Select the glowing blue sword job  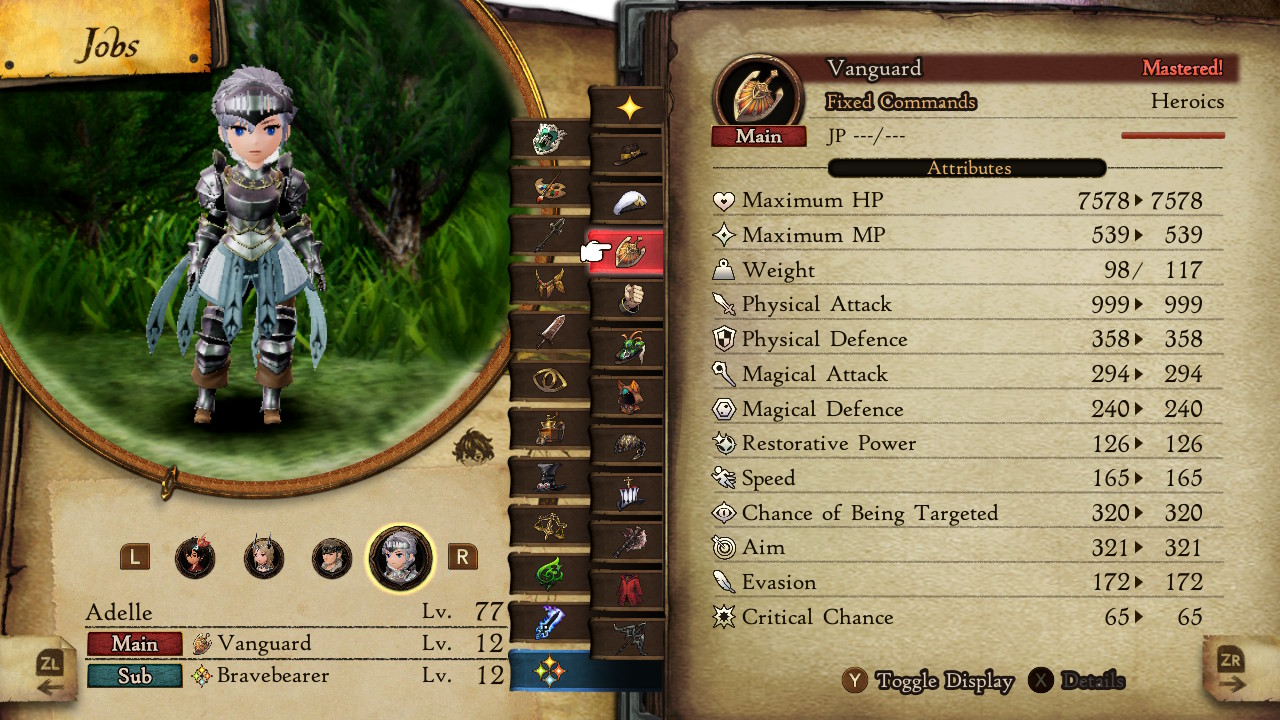[x=549, y=622]
